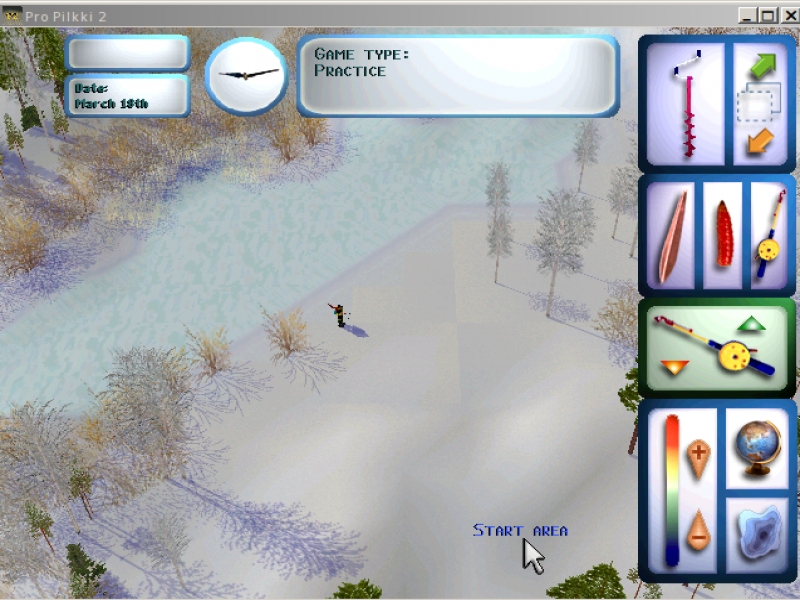Close the Pro Pilkki 2 window
Viewport: 800px width, 600px height.
click(788, 15)
